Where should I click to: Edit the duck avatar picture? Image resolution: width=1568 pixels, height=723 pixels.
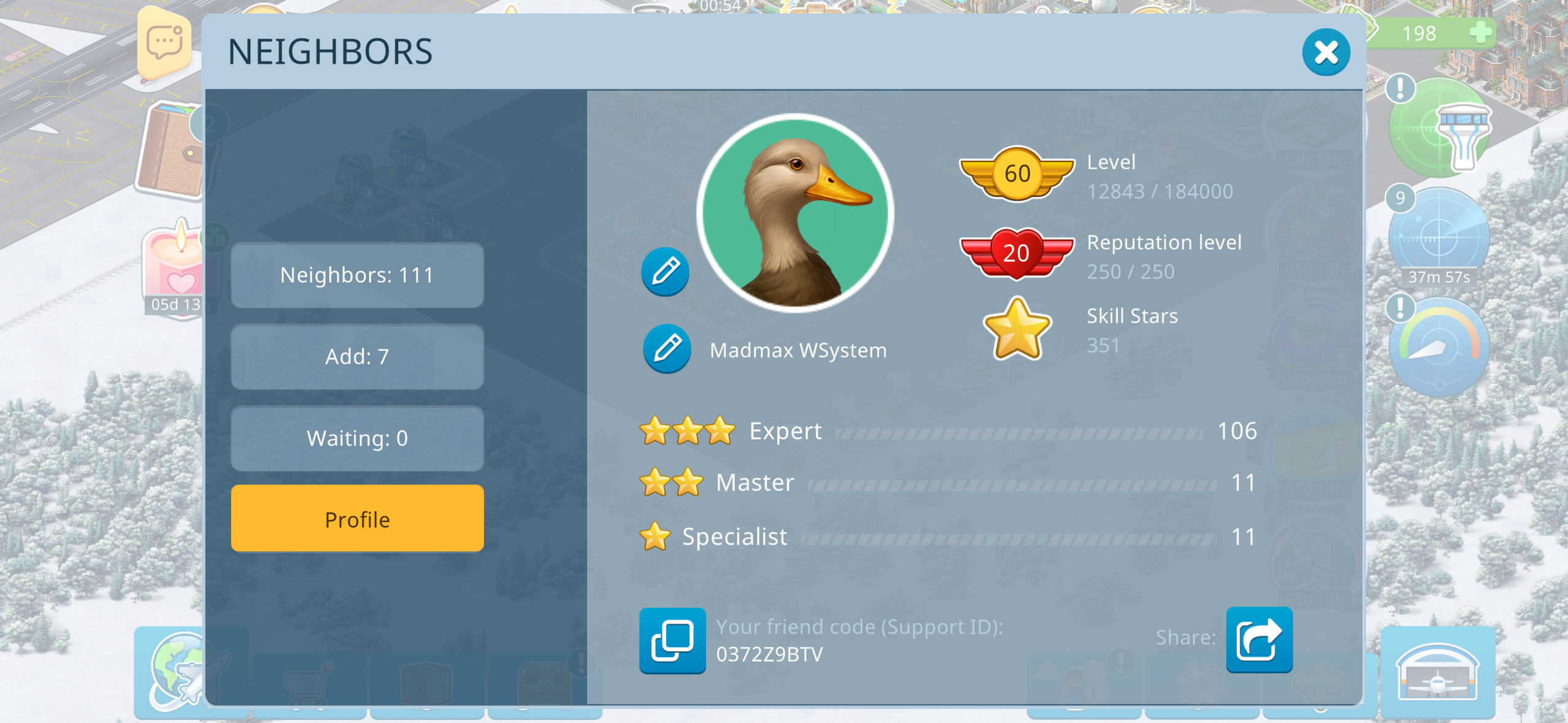(x=665, y=272)
